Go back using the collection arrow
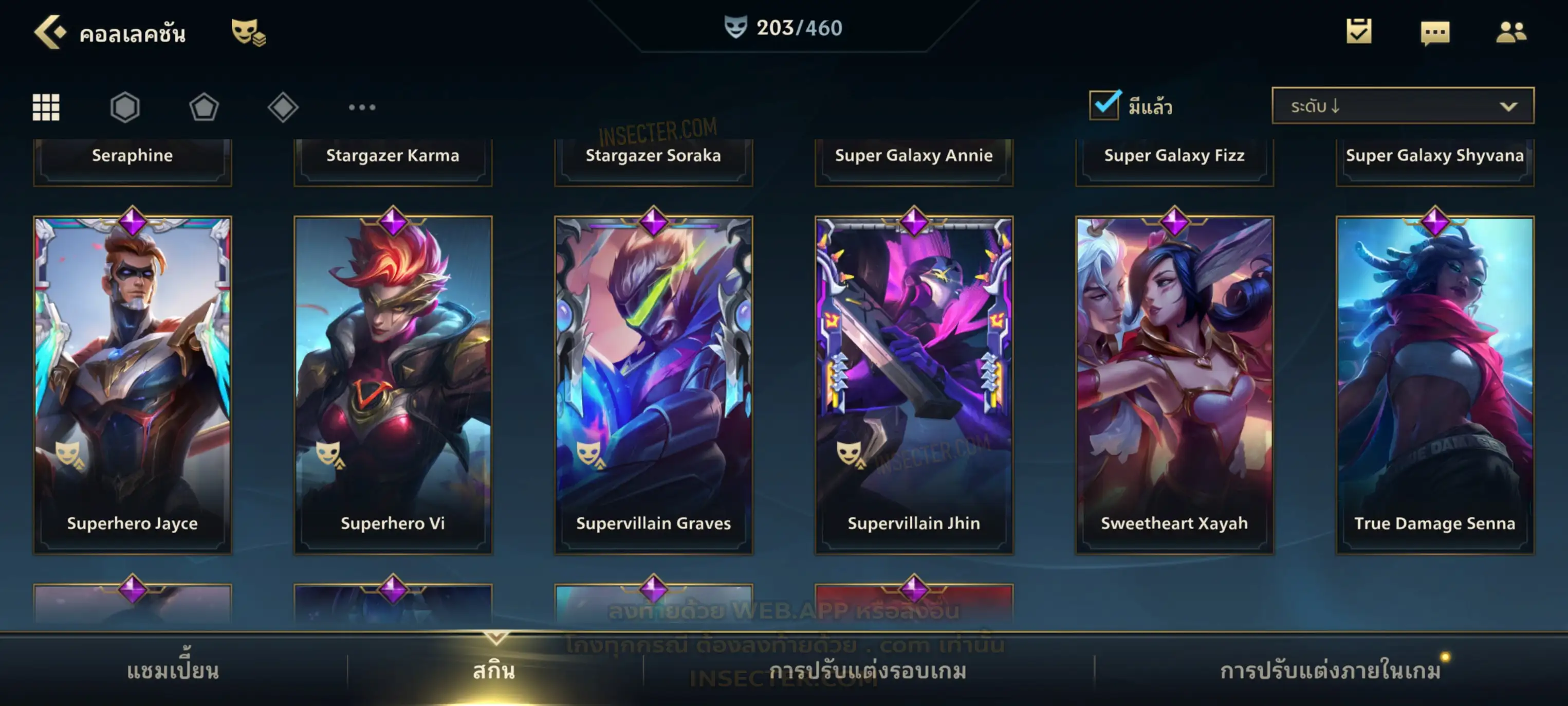The width and height of the screenshot is (1568, 706). [x=50, y=32]
